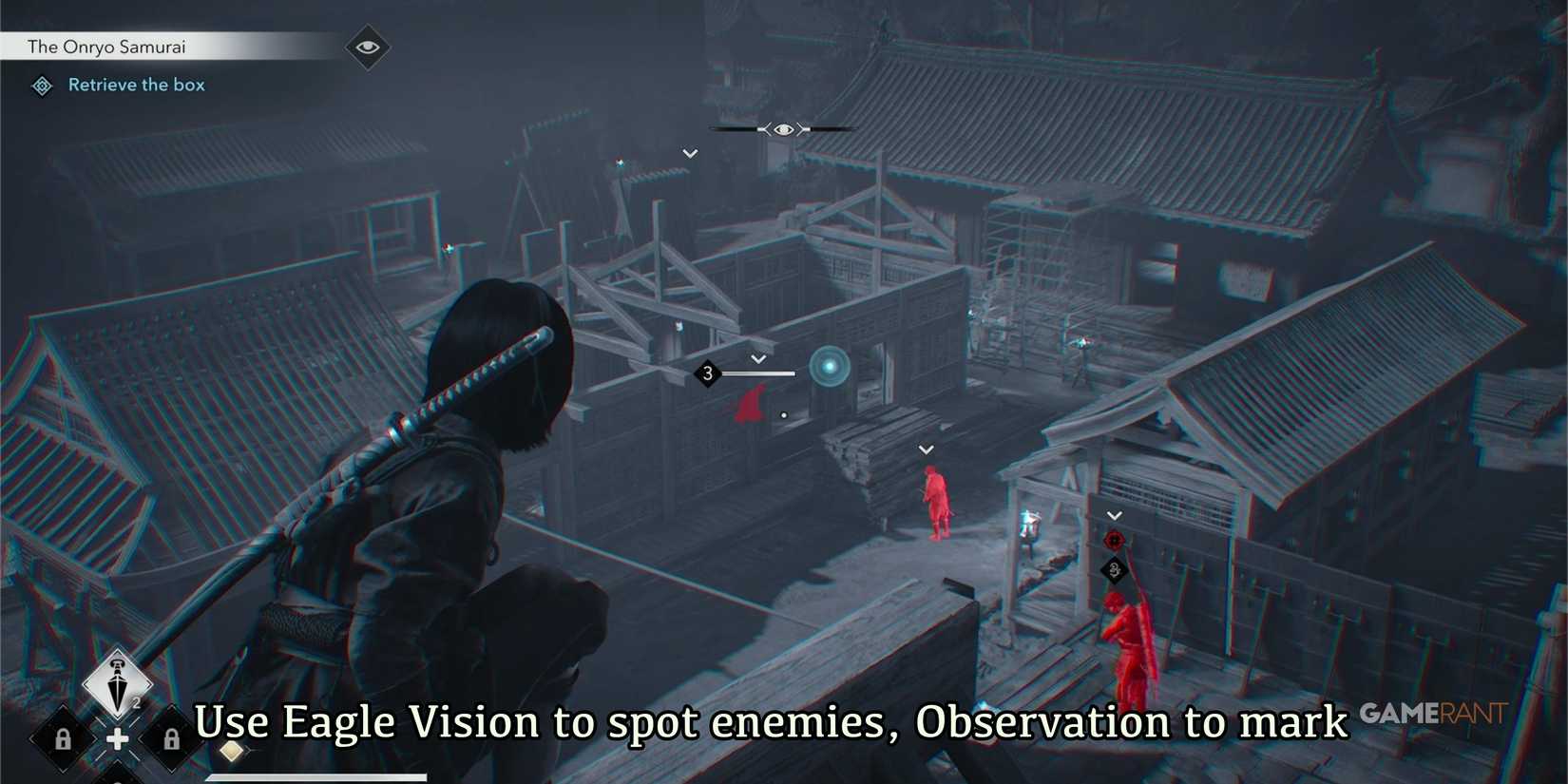Click the eye indicator above the scaffolding
Screen dimensions: 1568x784
point(782,128)
